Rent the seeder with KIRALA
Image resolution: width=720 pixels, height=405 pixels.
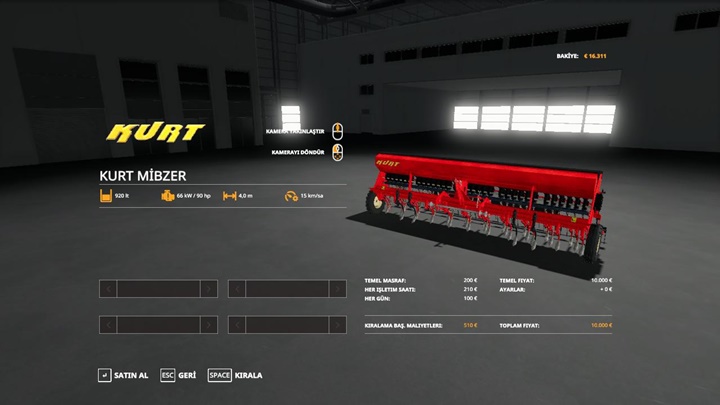pos(236,375)
